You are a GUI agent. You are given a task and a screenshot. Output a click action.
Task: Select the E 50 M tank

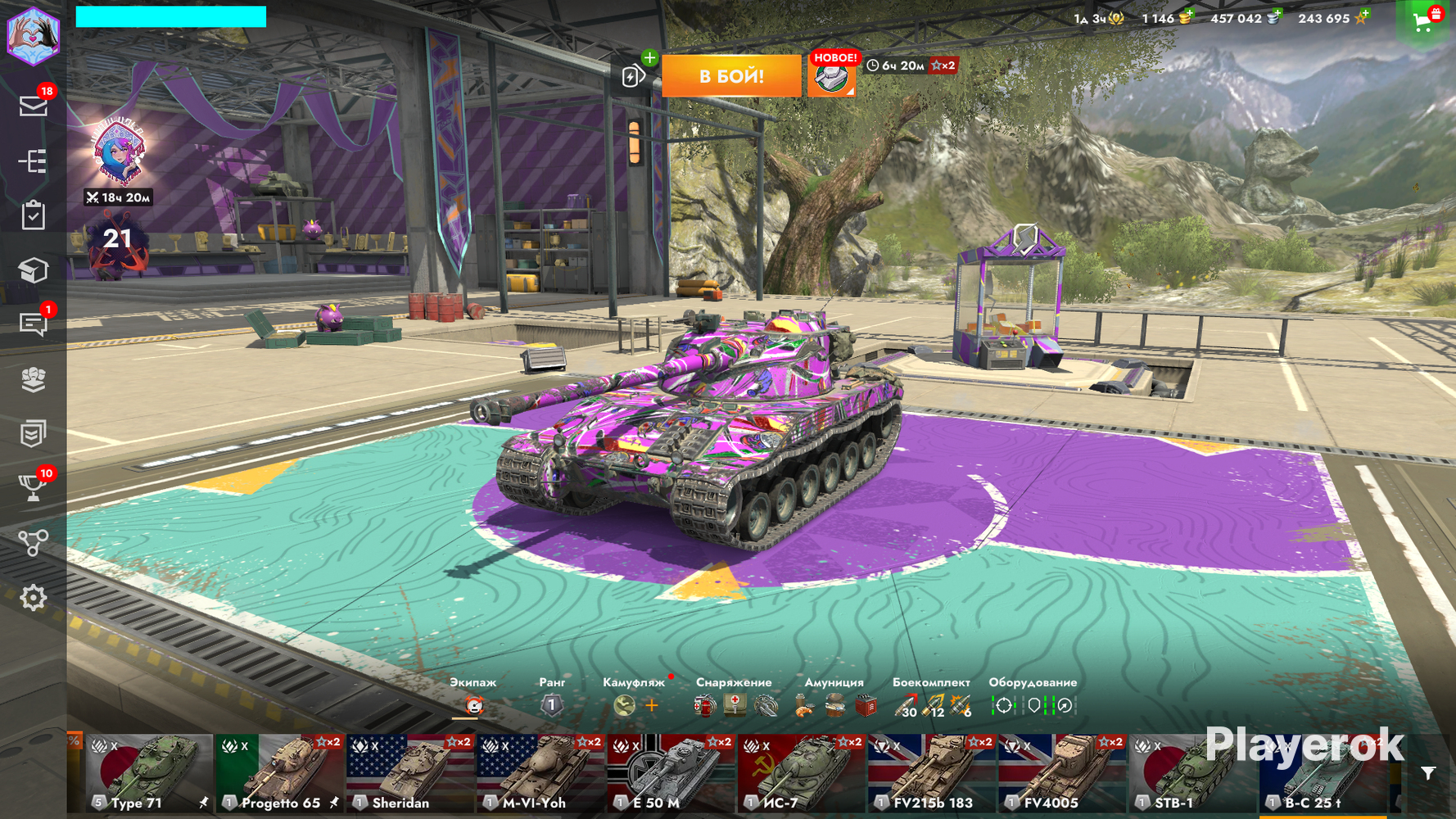tap(670, 774)
